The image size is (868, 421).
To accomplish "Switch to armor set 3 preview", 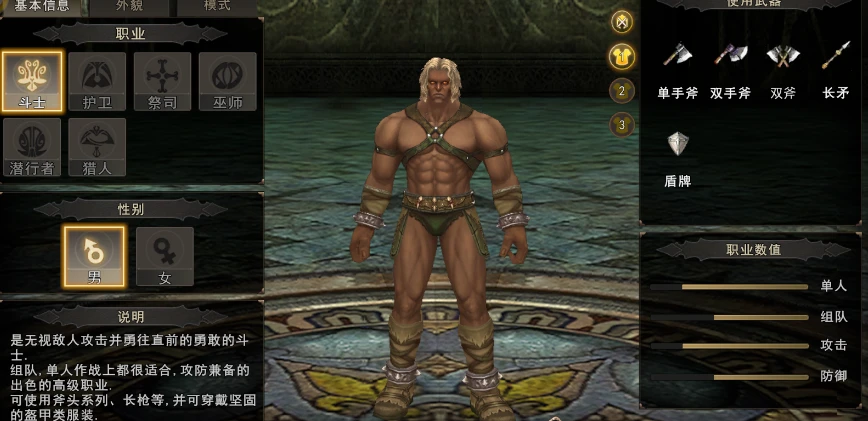I will 622,125.
